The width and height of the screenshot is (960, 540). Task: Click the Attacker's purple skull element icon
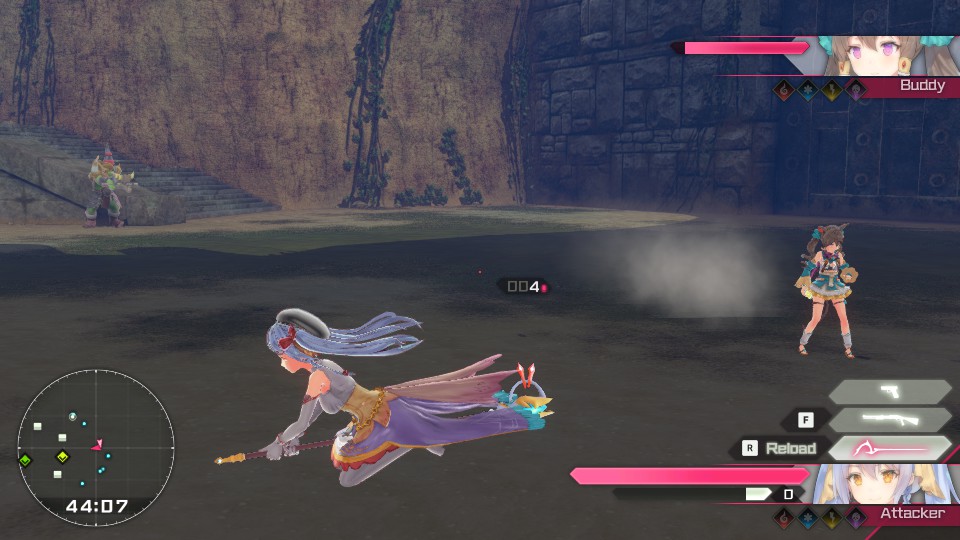click(855, 517)
